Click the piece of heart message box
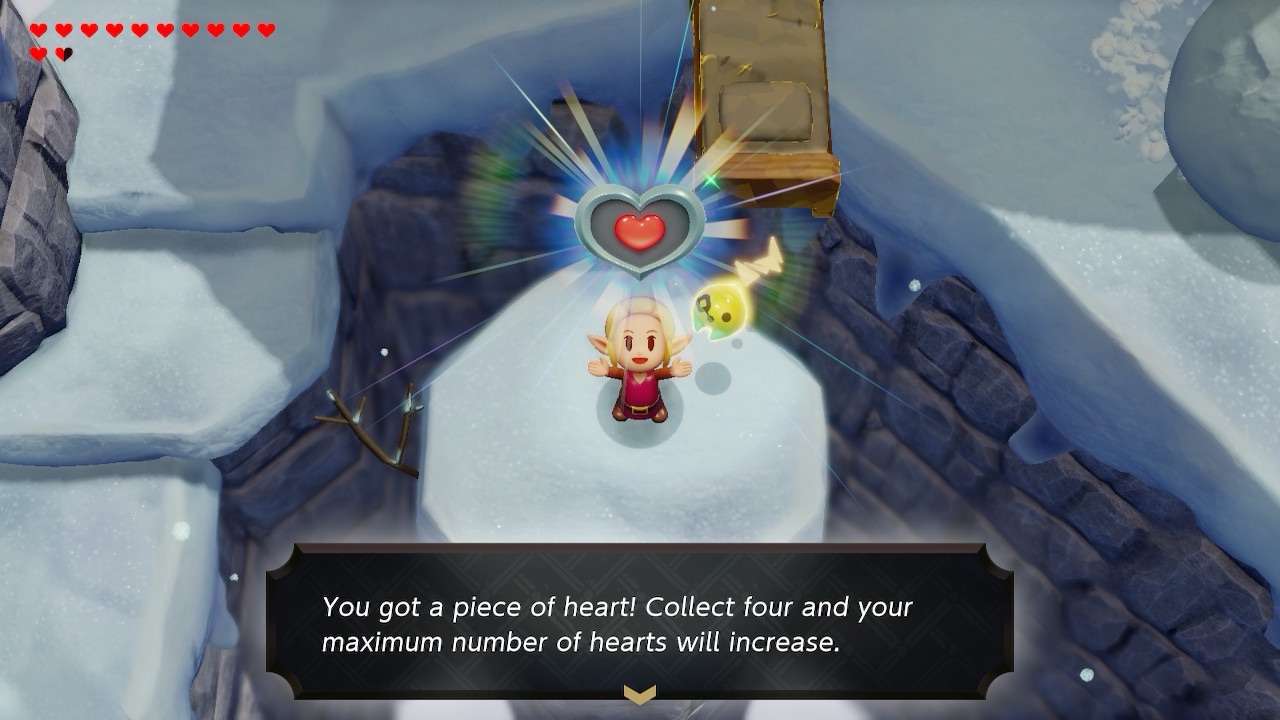1280x720 pixels. (640, 622)
